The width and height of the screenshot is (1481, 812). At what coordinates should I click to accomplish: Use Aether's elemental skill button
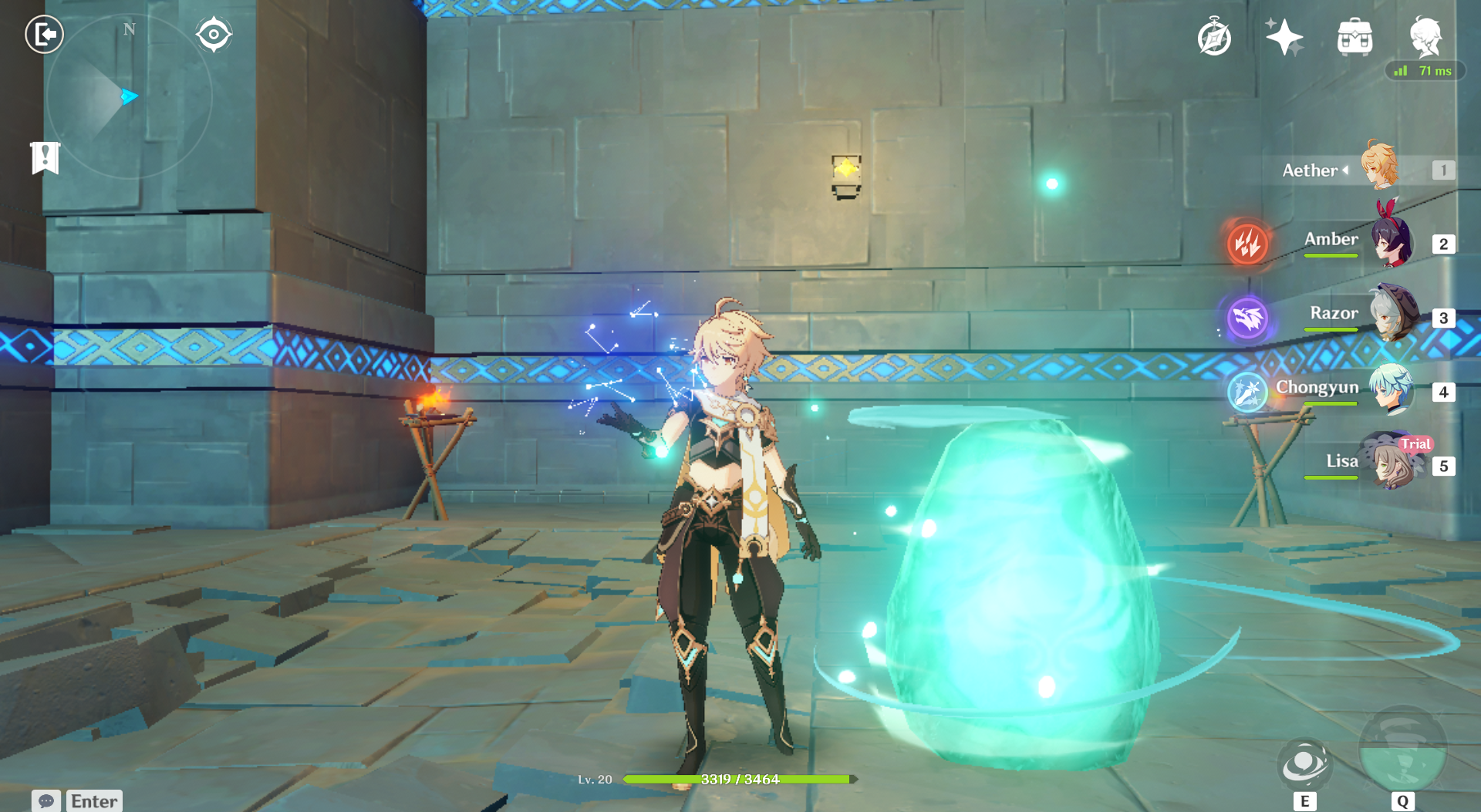(x=1304, y=764)
